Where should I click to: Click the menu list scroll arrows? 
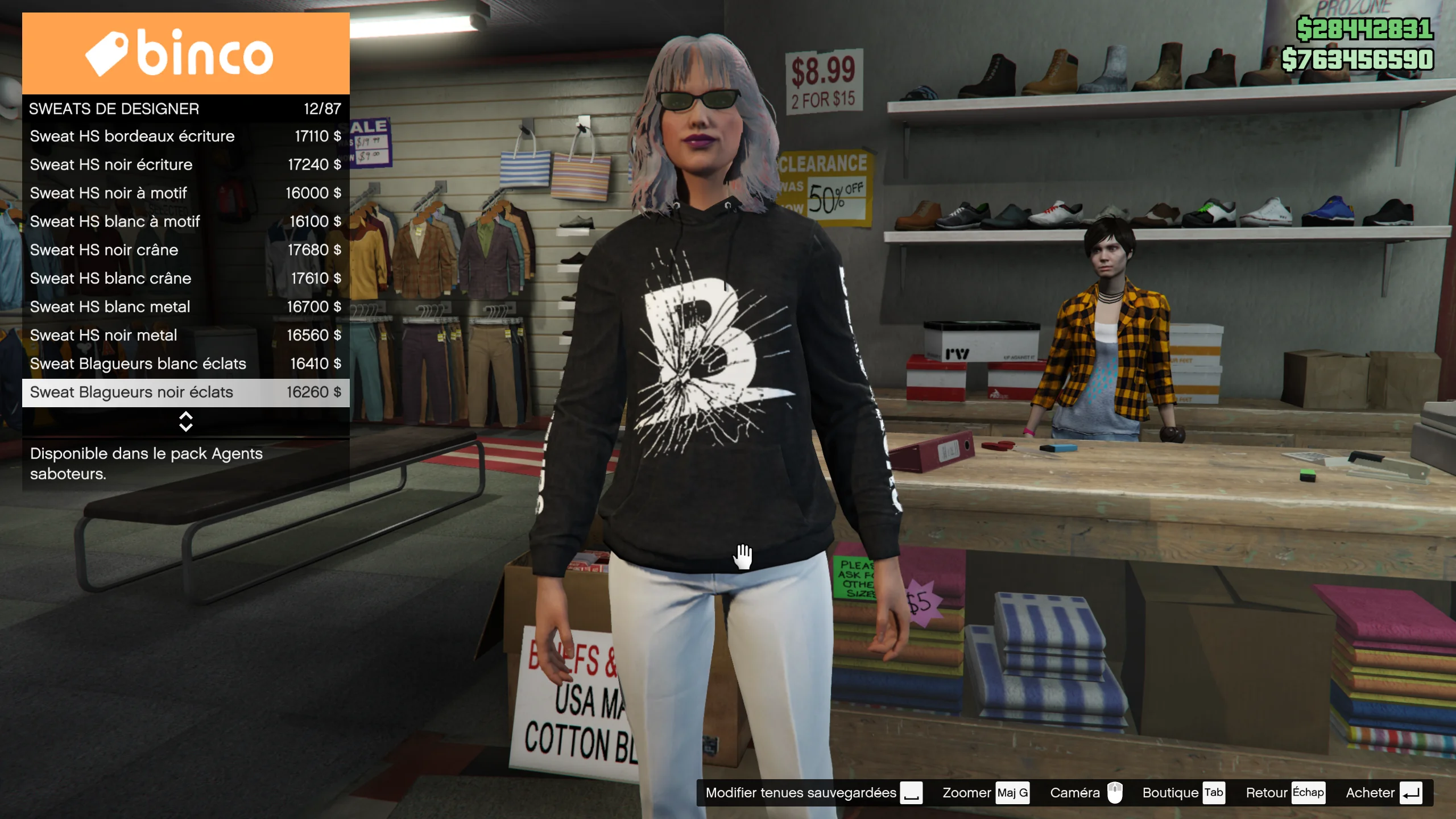pyautogui.click(x=185, y=421)
